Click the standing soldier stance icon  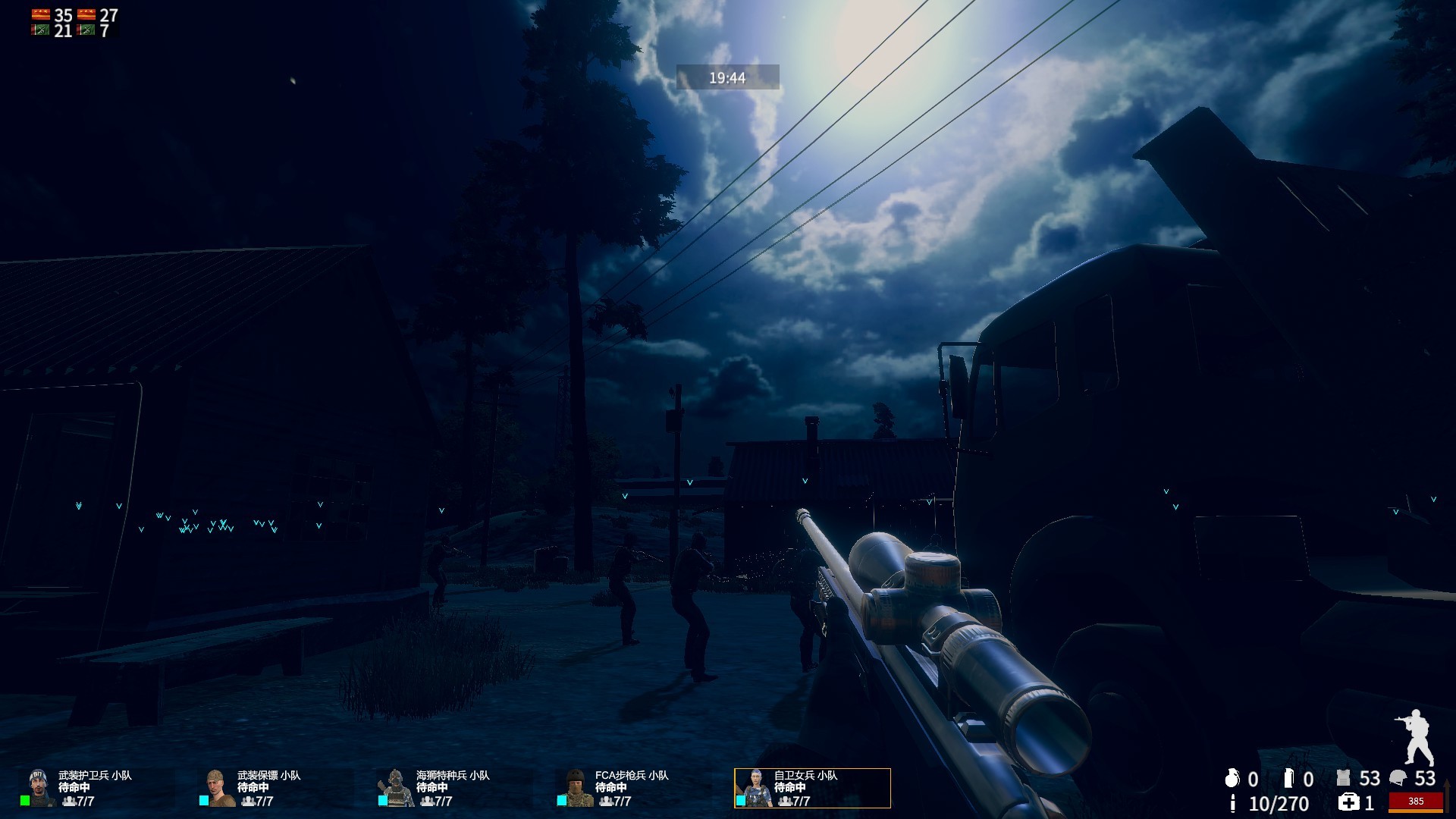[x=1415, y=737]
